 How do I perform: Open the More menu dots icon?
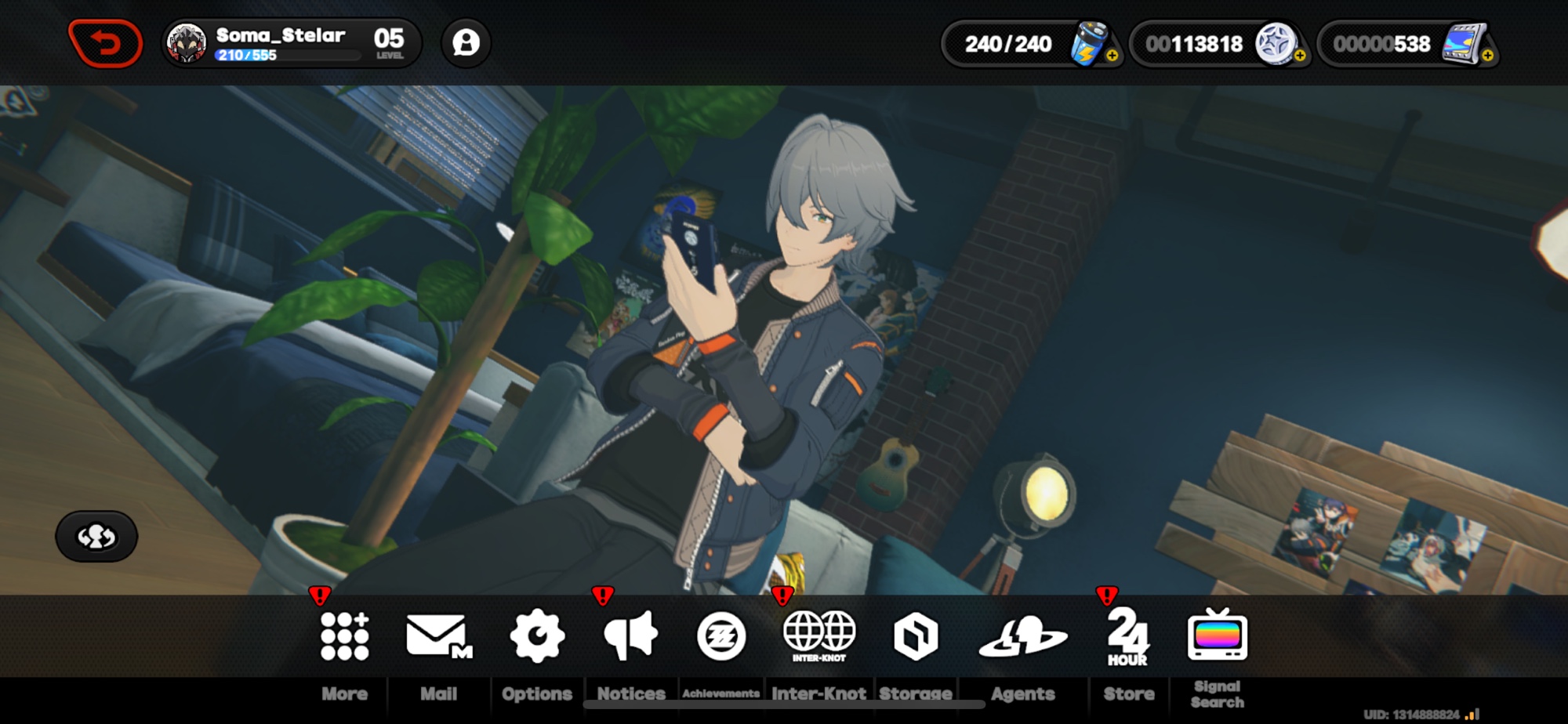(x=344, y=635)
